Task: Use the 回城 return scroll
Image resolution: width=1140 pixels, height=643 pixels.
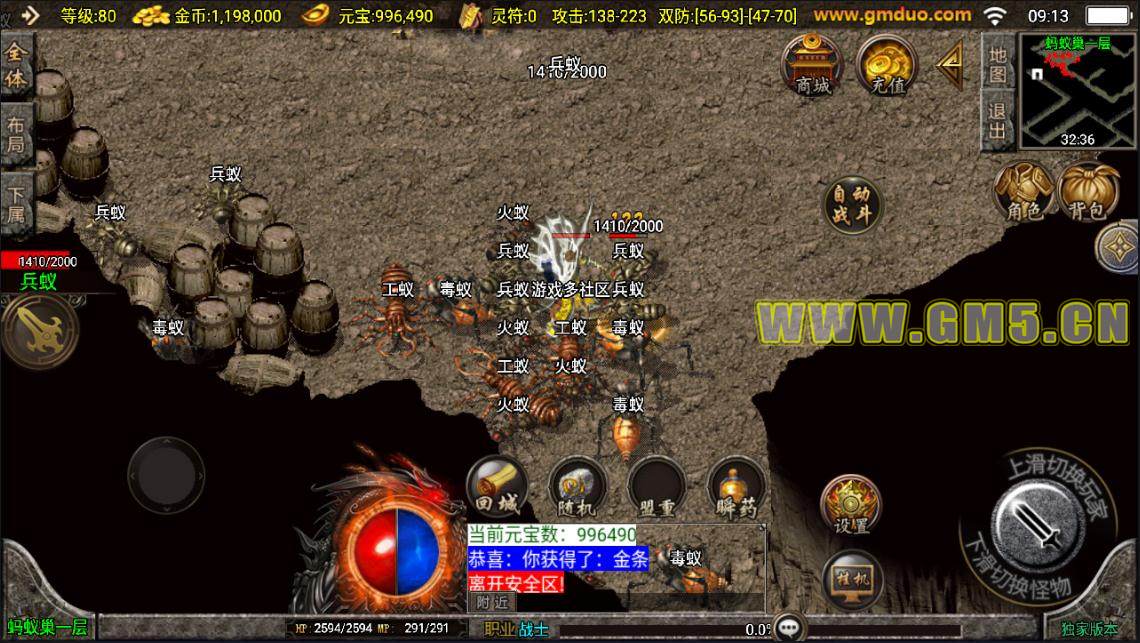Action: (498, 489)
